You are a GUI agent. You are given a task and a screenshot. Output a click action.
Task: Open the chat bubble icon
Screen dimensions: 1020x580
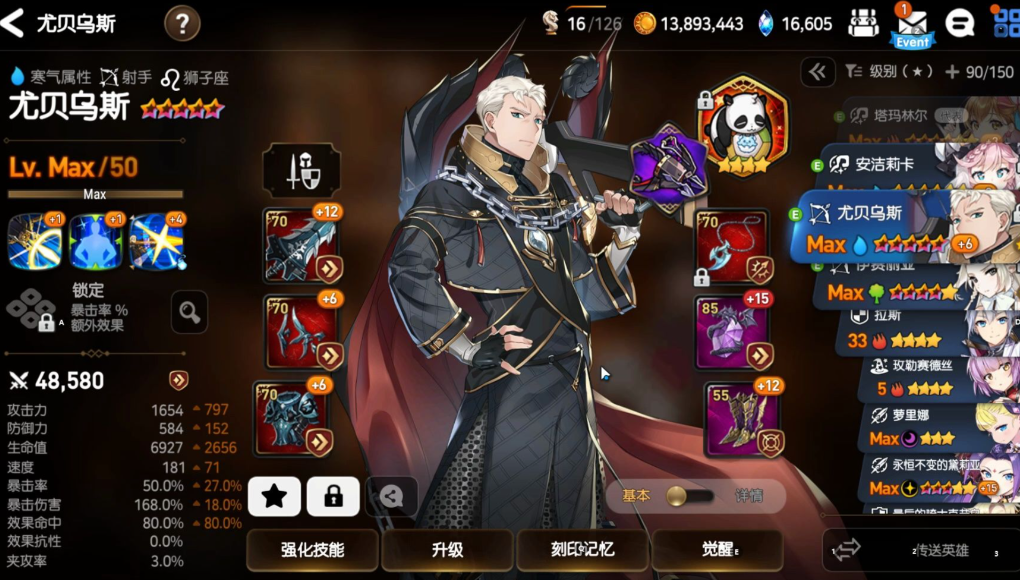[x=960, y=23]
